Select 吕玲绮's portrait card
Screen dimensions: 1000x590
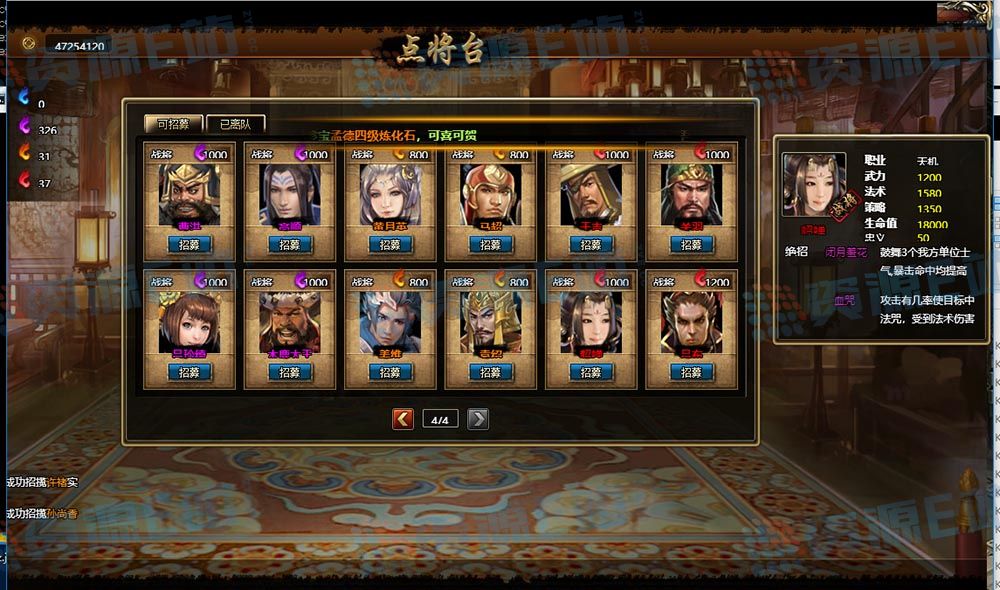tap(189, 320)
